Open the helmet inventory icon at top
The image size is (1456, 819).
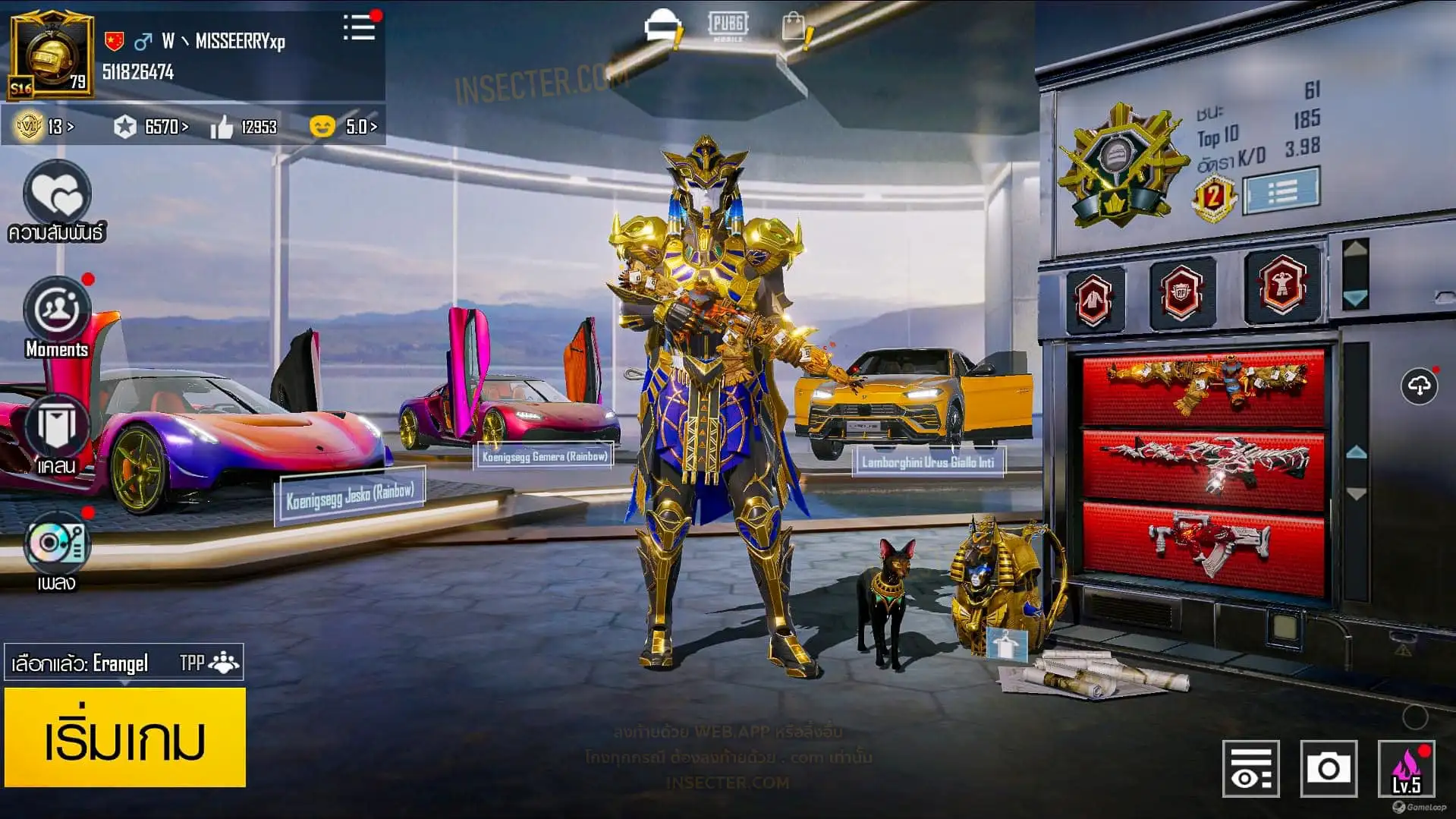[663, 27]
